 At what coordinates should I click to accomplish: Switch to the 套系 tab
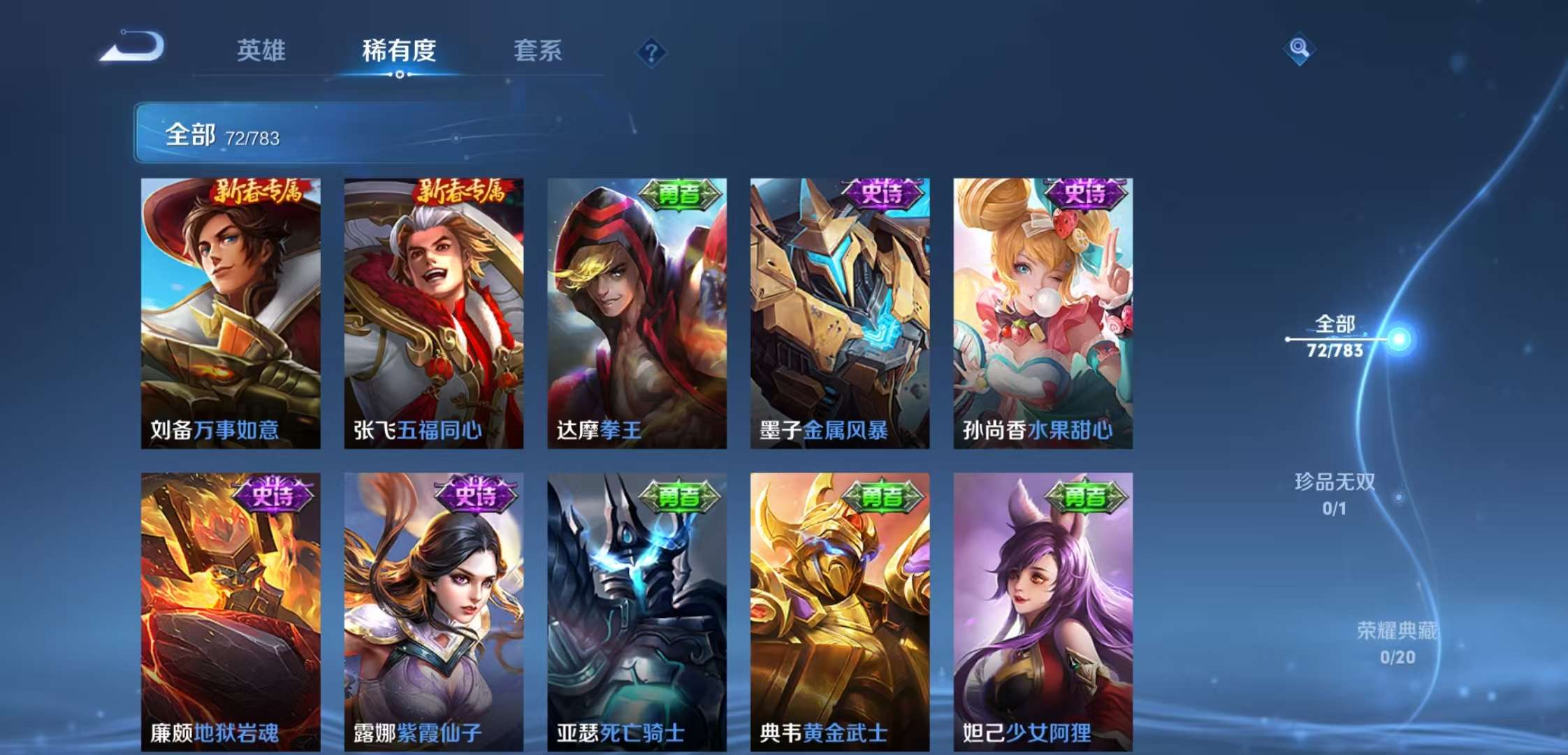pos(539,50)
